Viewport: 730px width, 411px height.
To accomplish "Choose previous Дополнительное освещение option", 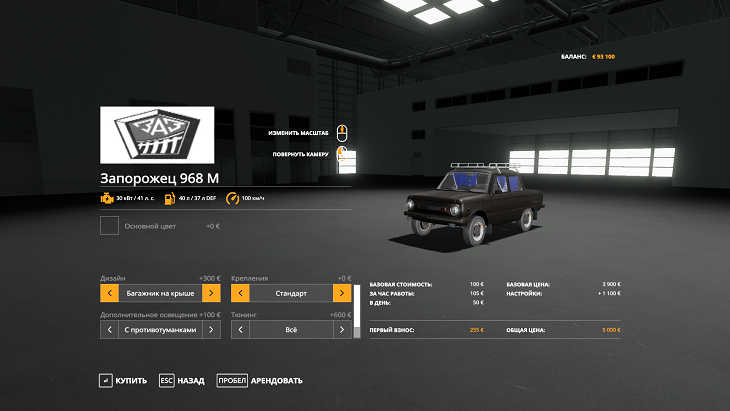I will (x=110, y=328).
